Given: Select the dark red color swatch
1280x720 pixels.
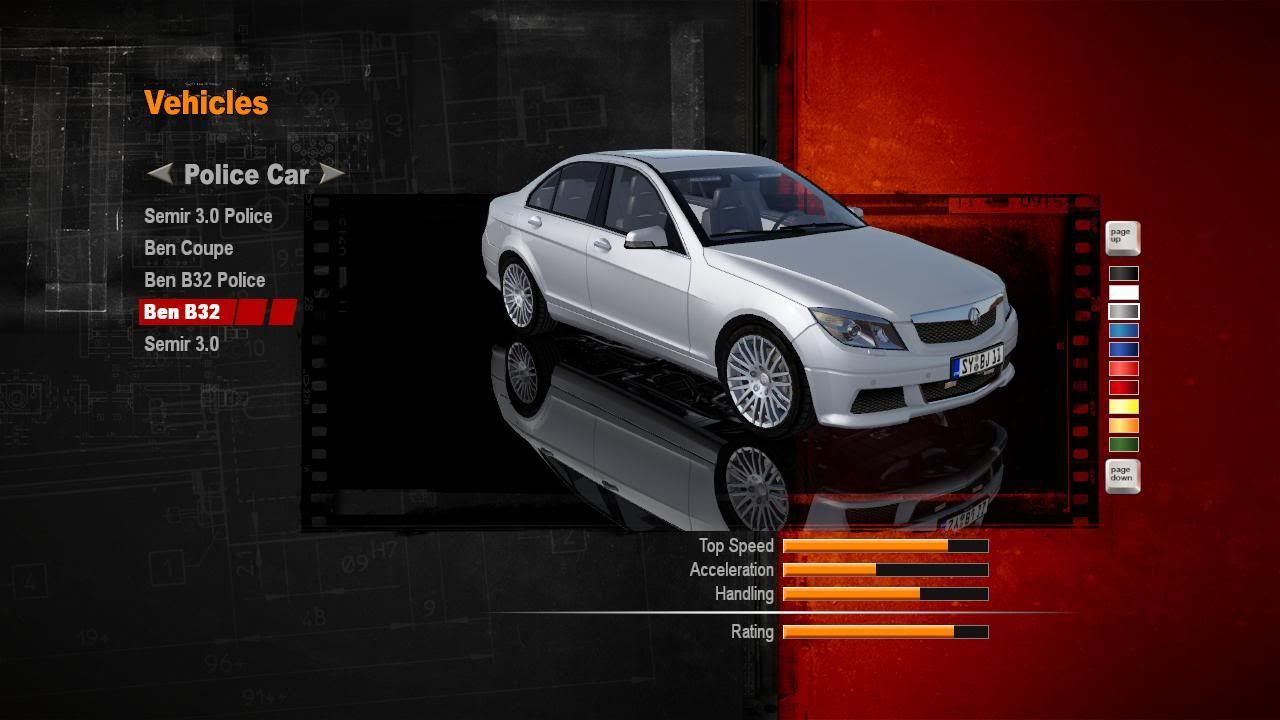Looking at the screenshot, I should pos(1123,387).
